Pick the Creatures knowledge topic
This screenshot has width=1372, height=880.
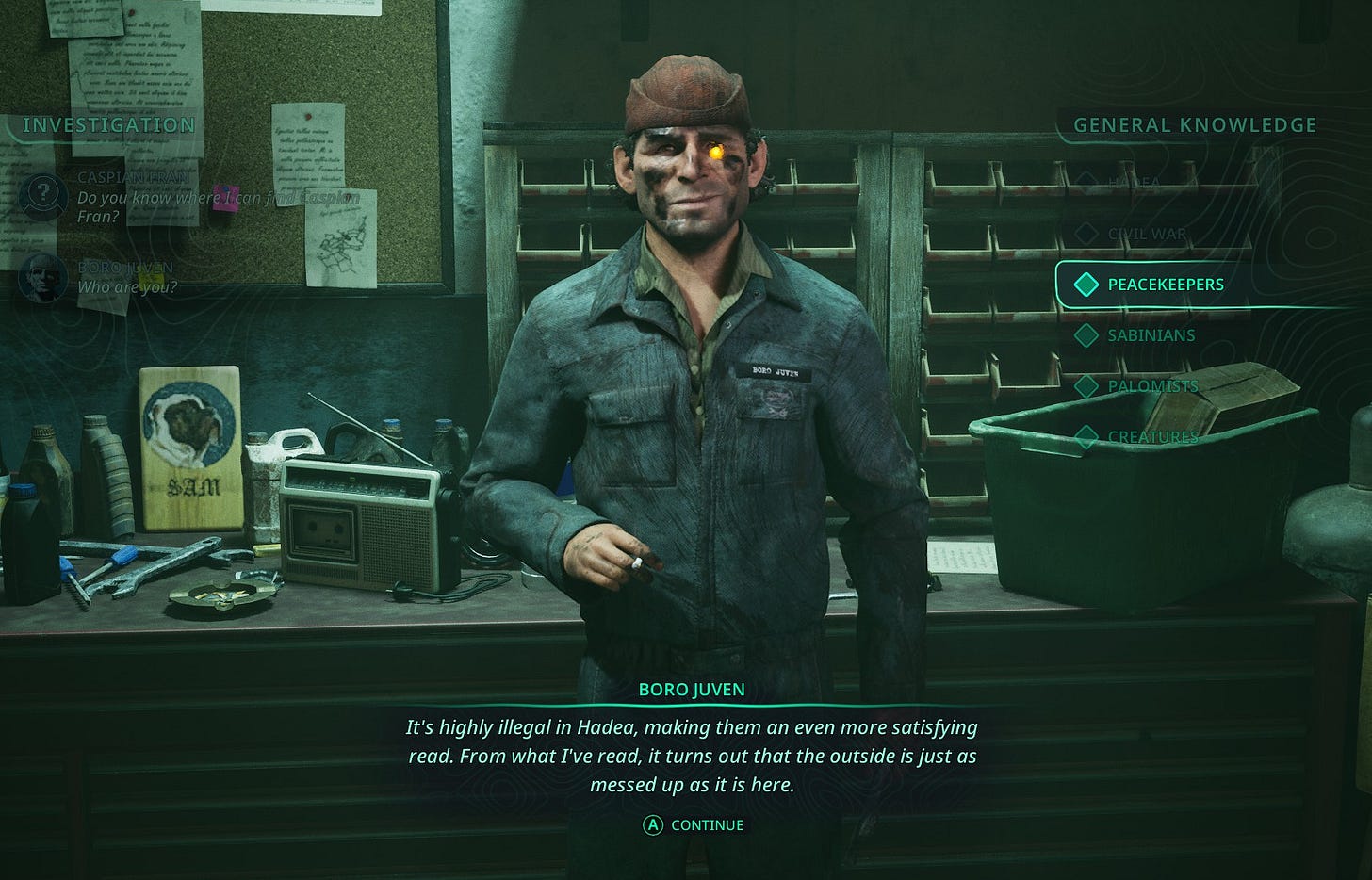coord(1152,437)
